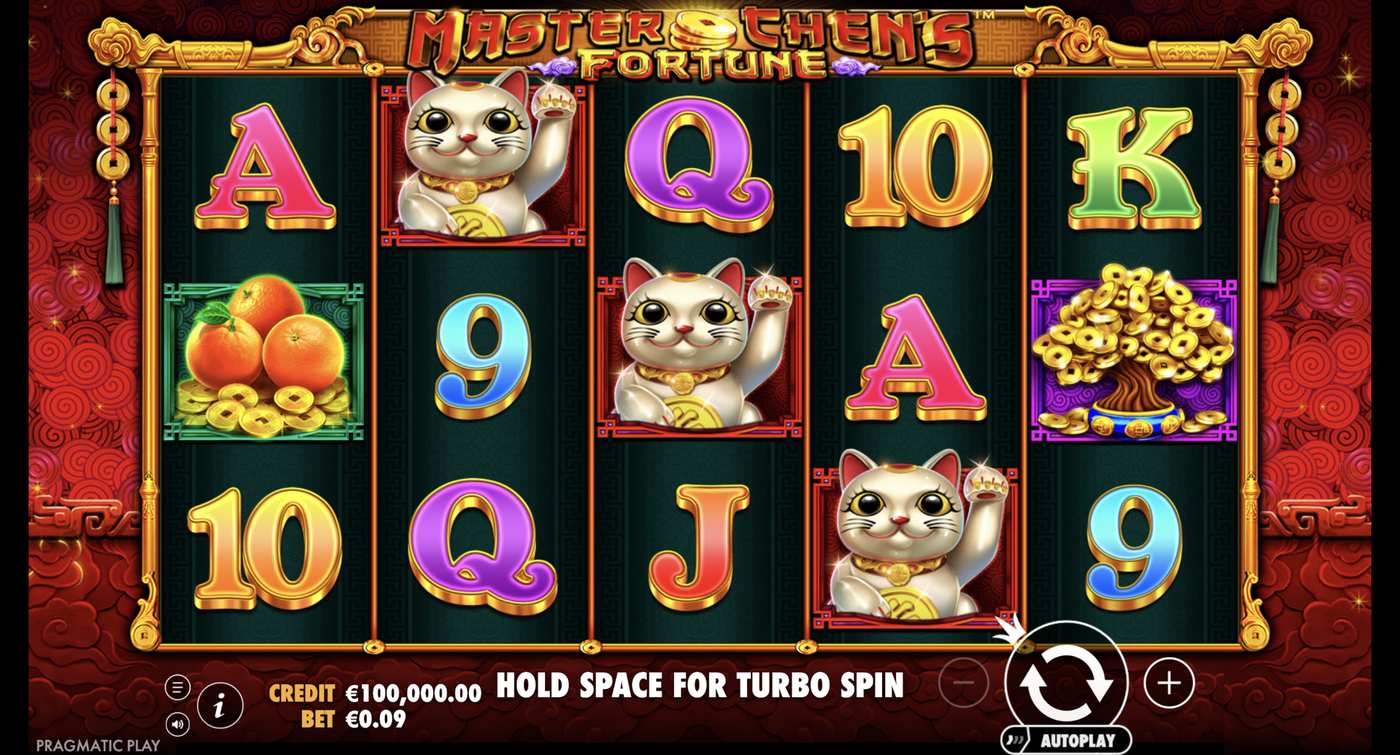Screen dimensions: 1400x755
Task: Expand the bet settings with the plus control
Action: point(1168,683)
